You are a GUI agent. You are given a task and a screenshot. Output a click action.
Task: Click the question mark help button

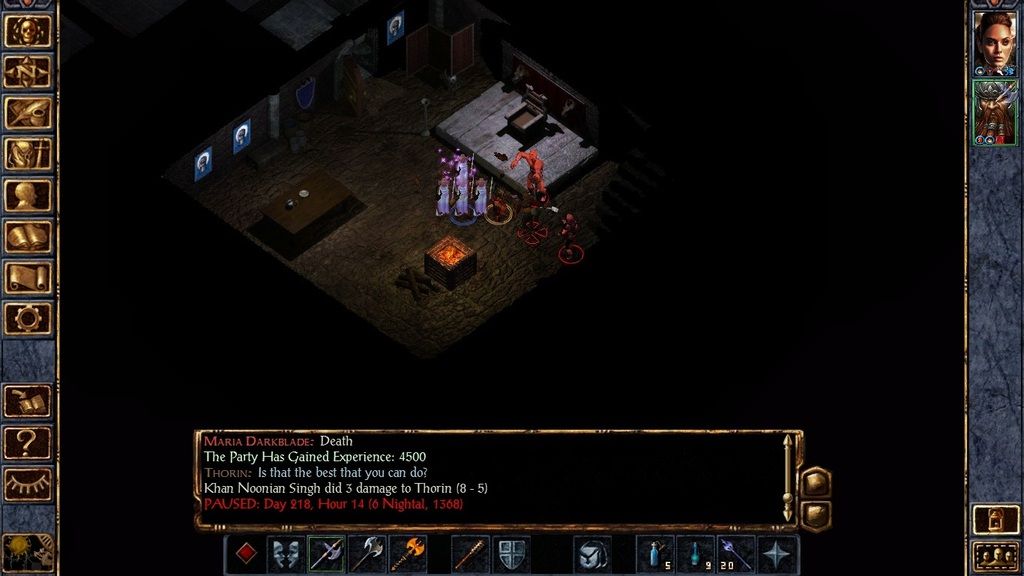pos(27,441)
